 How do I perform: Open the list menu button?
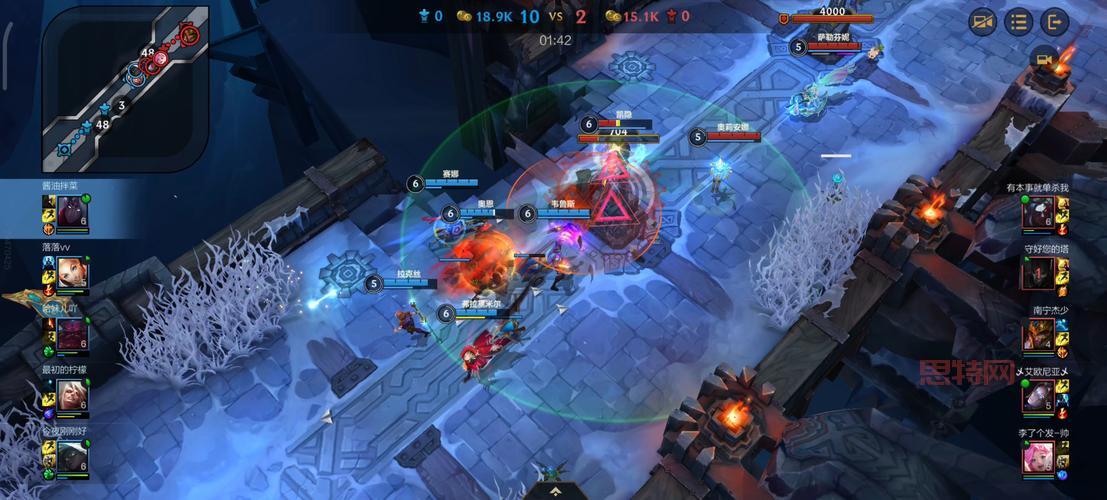click(1018, 21)
